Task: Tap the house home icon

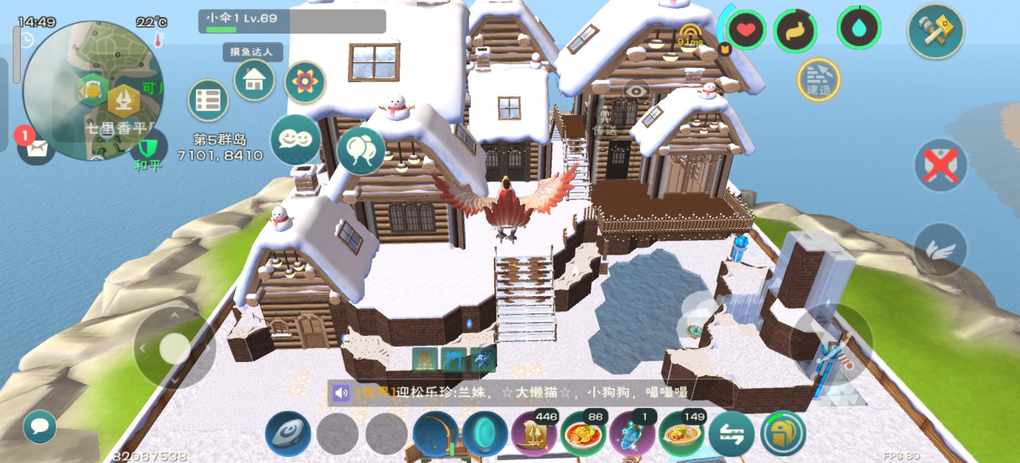Action: tap(255, 79)
